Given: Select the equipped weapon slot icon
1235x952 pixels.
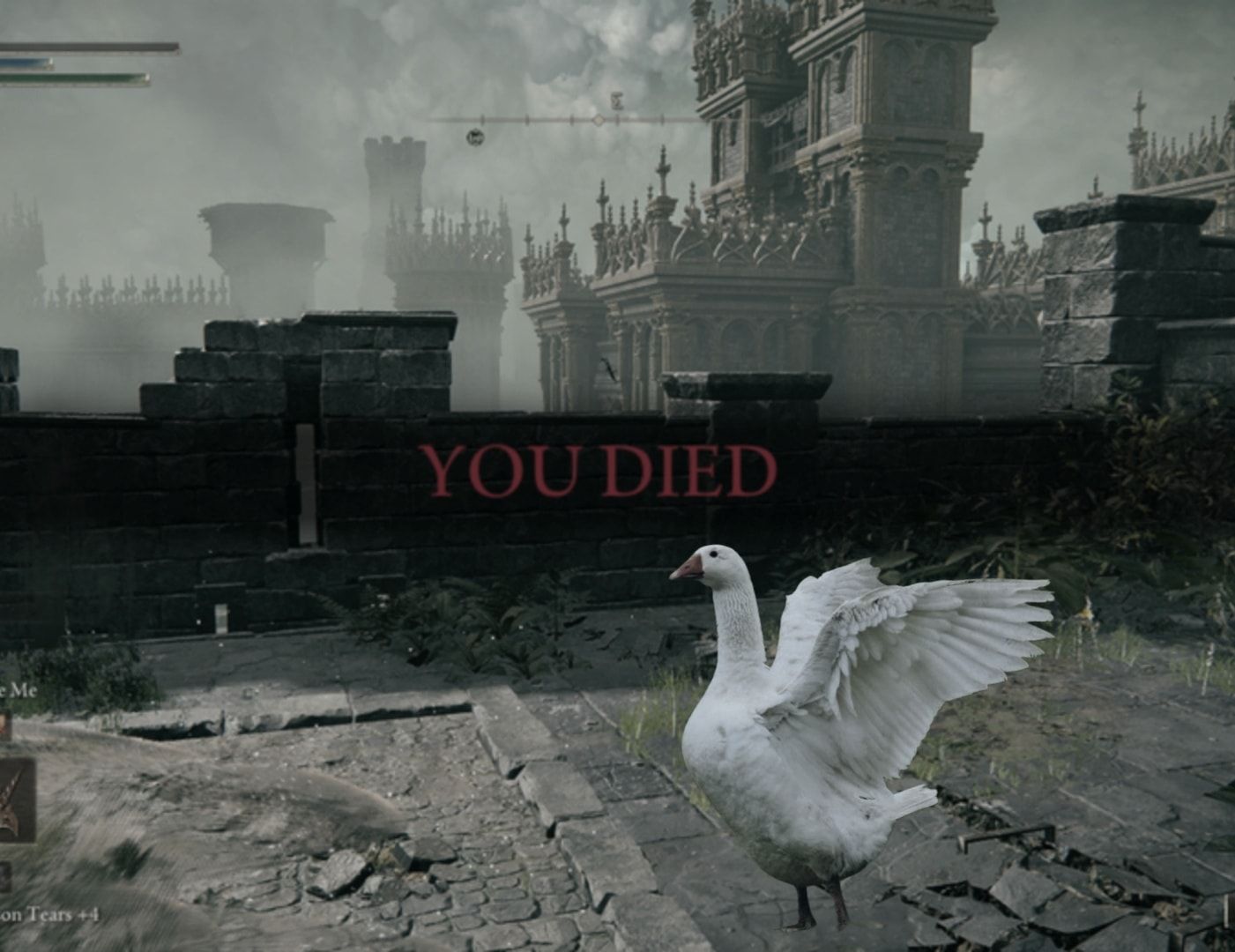Looking at the screenshot, I should (15, 799).
